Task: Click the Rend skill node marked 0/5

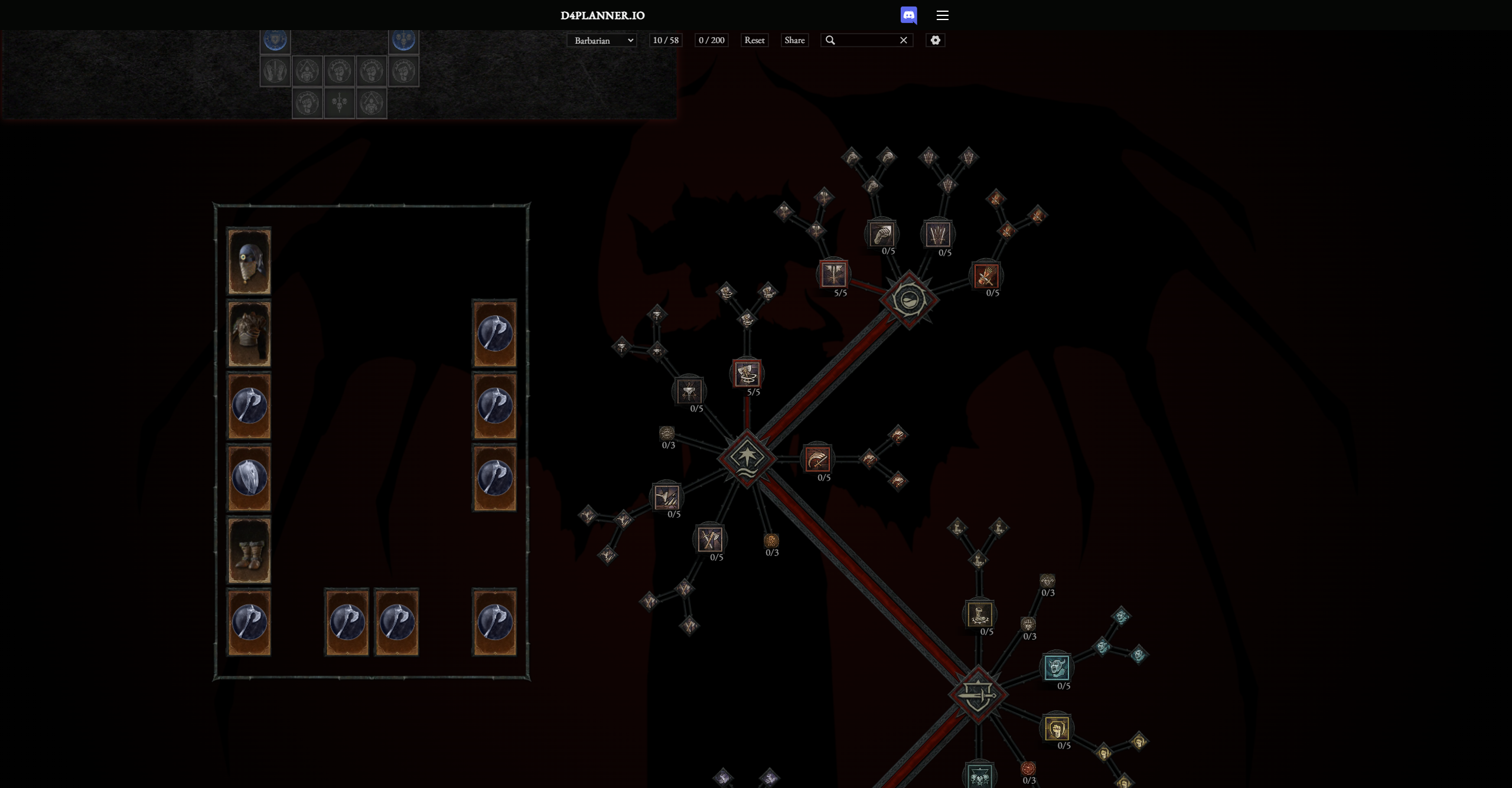Action: point(817,460)
